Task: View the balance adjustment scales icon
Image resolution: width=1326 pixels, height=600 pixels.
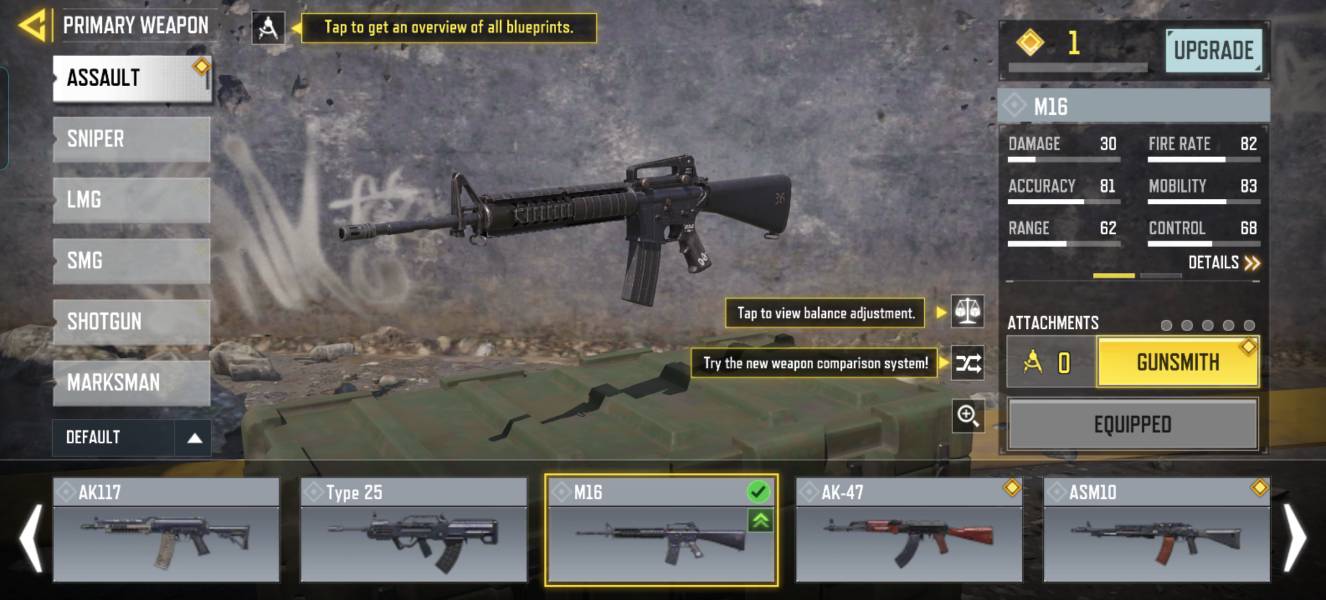Action: click(x=967, y=312)
